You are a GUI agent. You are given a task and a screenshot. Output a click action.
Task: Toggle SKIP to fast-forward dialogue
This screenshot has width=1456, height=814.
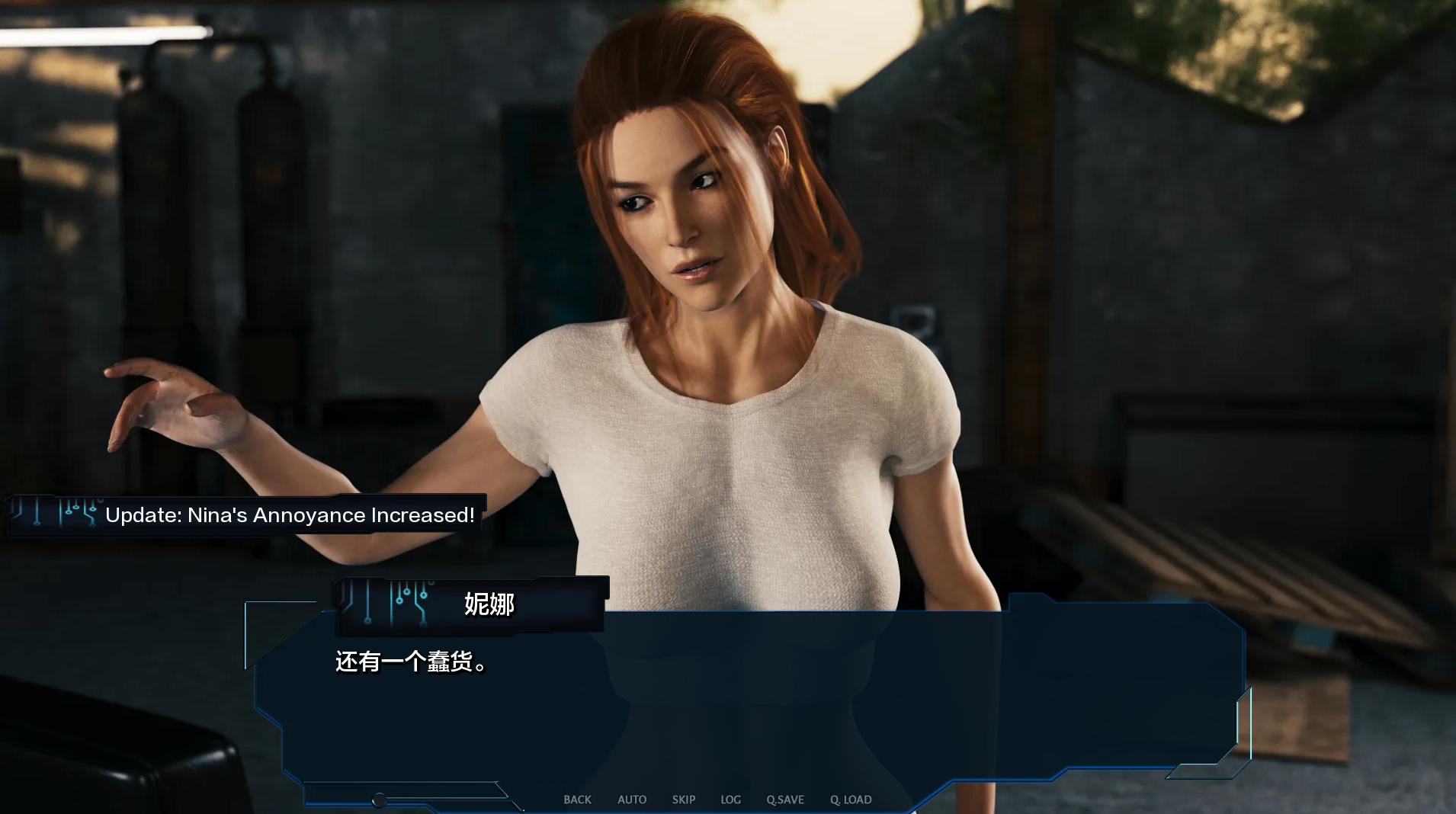pos(684,800)
